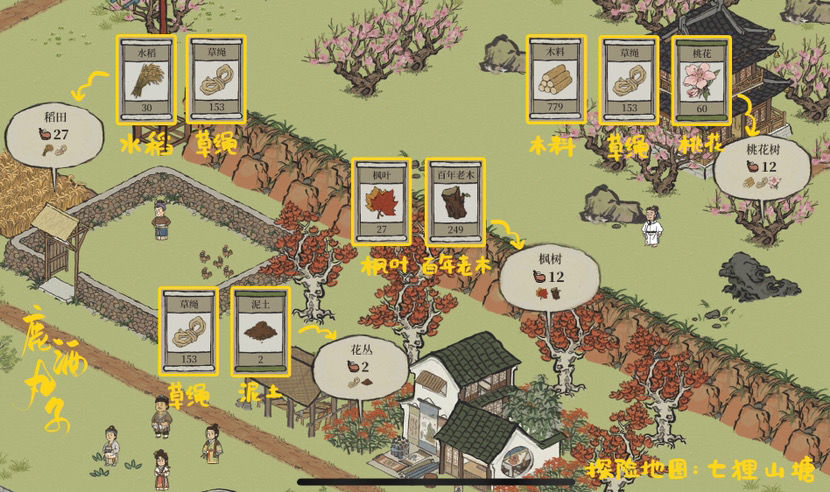
Task: Select the 泥土 soil item card
Action: tap(260, 331)
